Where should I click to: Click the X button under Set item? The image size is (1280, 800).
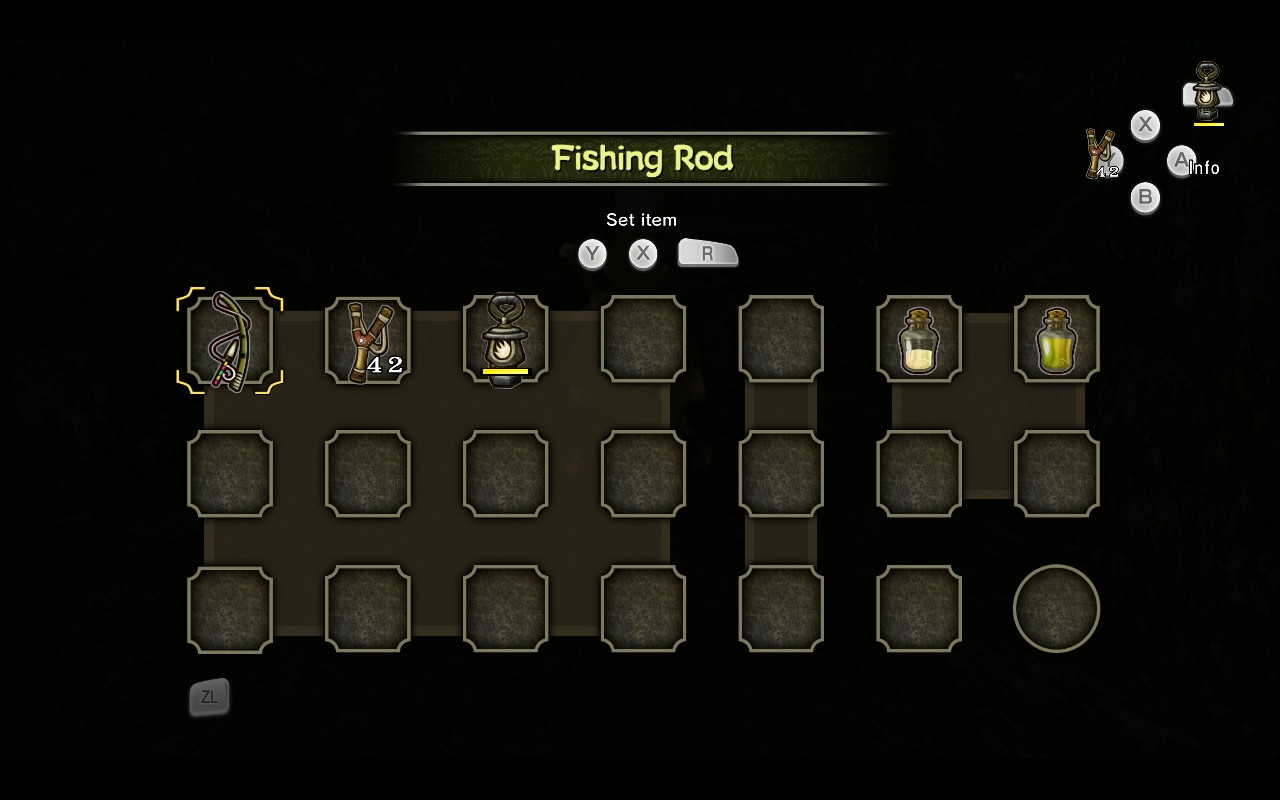click(643, 254)
